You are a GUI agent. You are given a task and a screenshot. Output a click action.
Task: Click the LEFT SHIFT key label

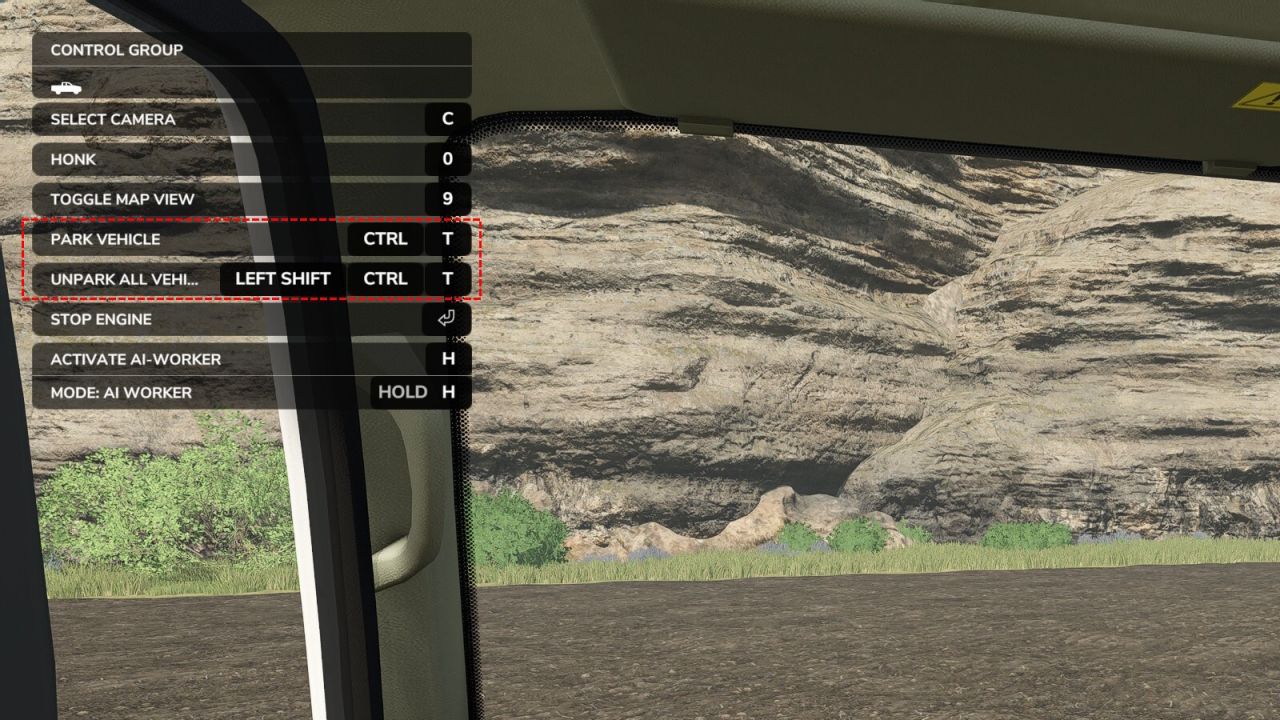tap(281, 279)
